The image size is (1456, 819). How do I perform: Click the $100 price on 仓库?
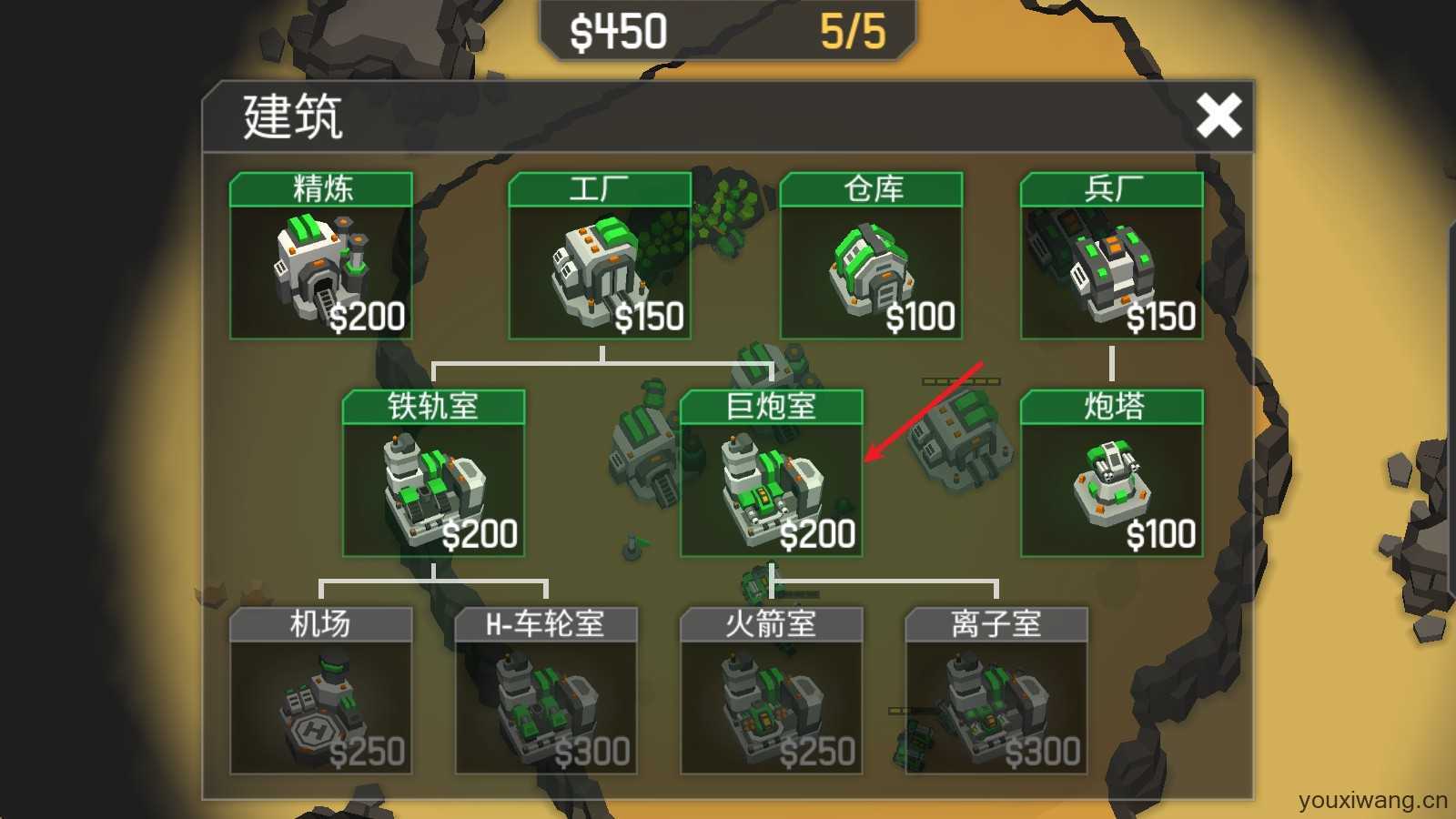click(920, 318)
